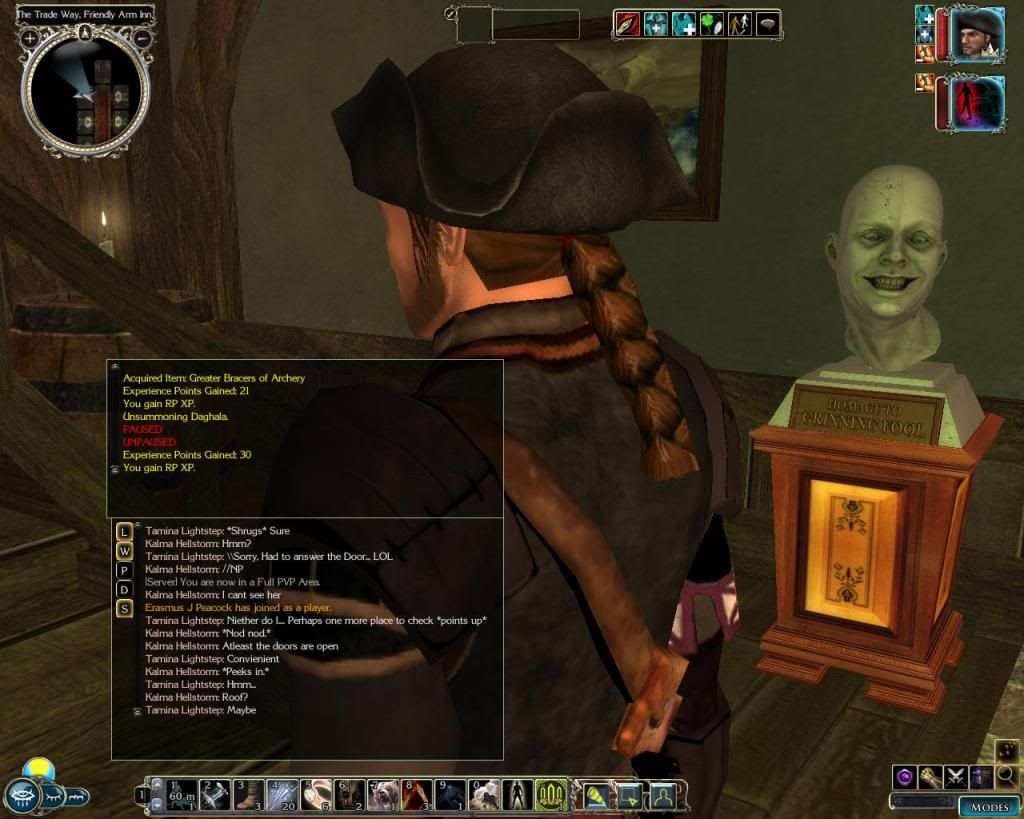Image resolution: width=1024 pixels, height=819 pixels.
Task: Activate the green glowing hotbar ability
Action: [551, 795]
